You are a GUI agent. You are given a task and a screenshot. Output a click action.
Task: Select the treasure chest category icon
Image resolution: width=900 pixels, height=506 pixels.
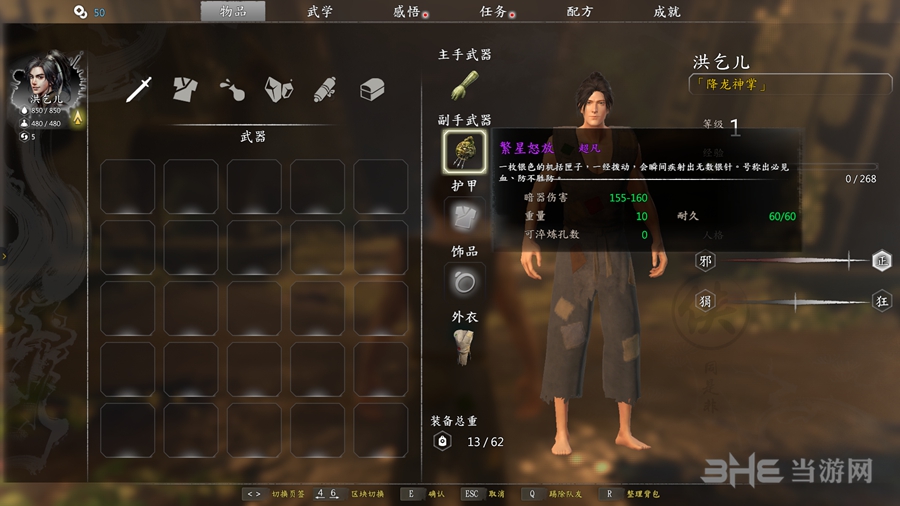(x=372, y=89)
